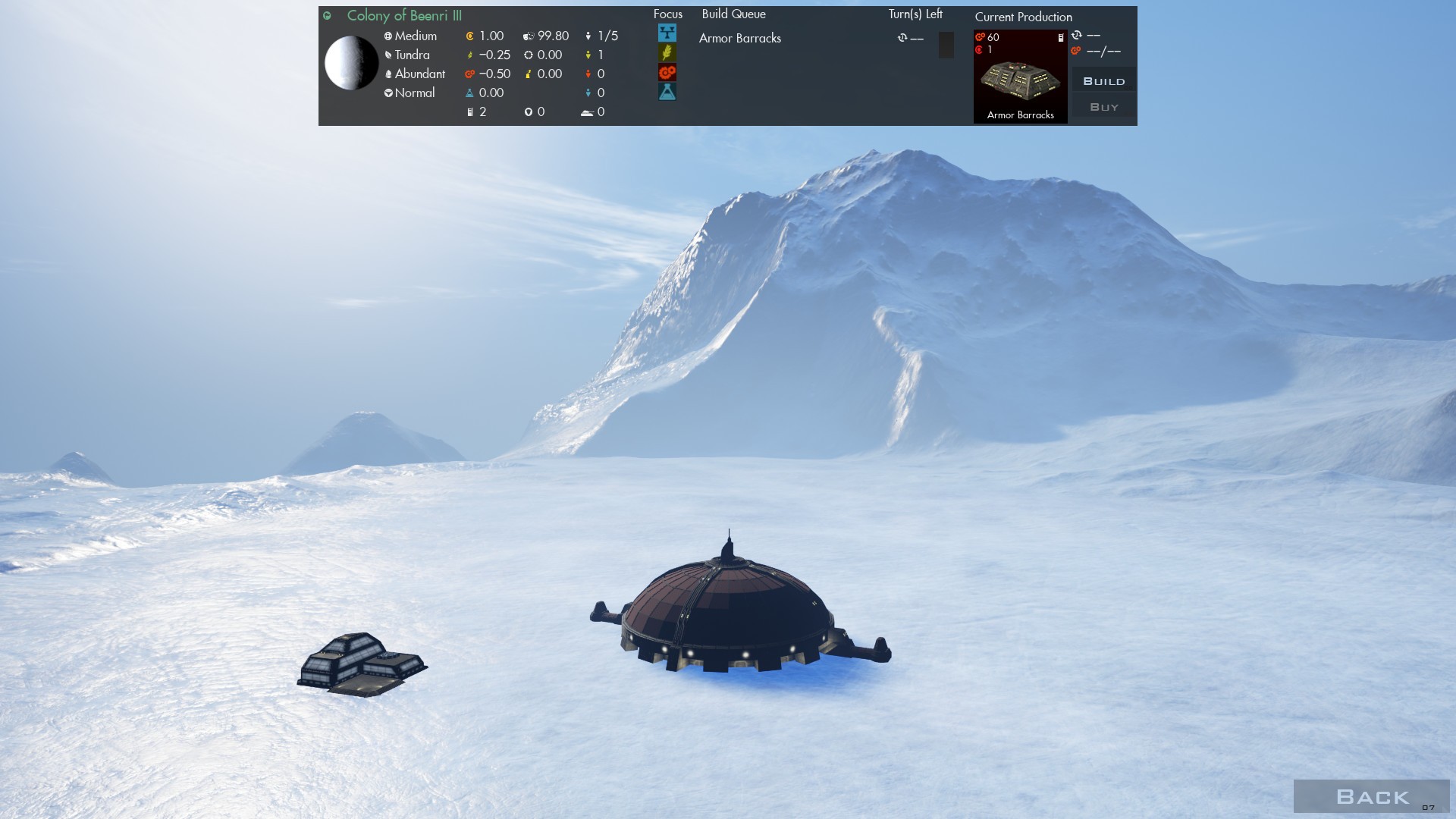The height and width of the screenshot is (819, 1456).
Task: Click the tank icon showing zero vehicles
Action: coord(585,111)
